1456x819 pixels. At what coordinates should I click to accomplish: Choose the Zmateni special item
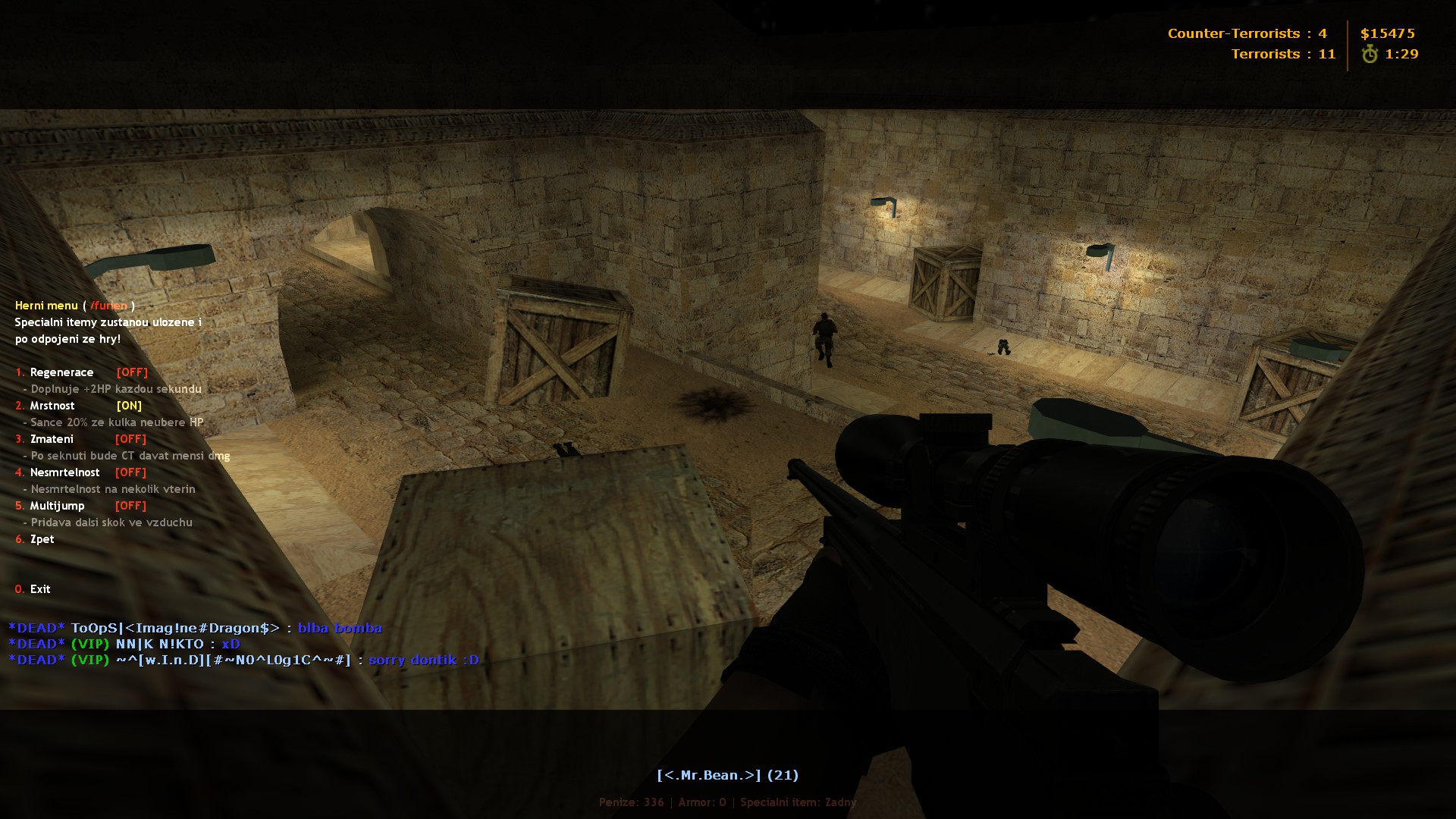52,439
